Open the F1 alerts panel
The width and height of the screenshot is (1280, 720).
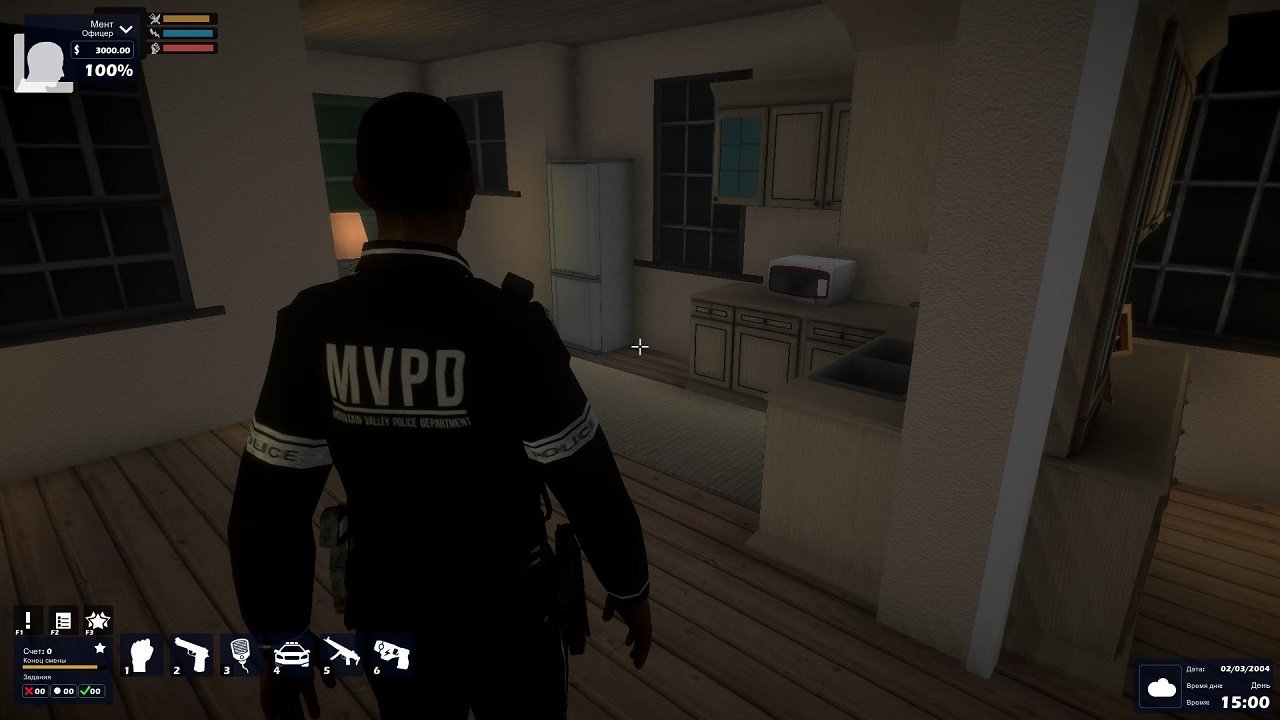click(x=27, y=619)
